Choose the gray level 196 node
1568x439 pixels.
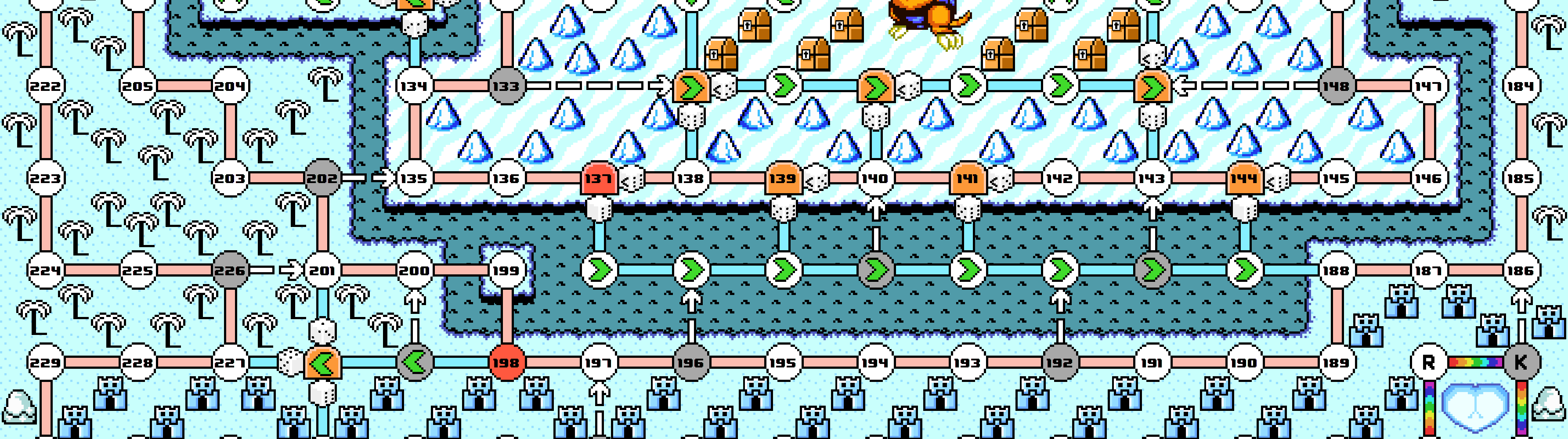coord(690,362)
